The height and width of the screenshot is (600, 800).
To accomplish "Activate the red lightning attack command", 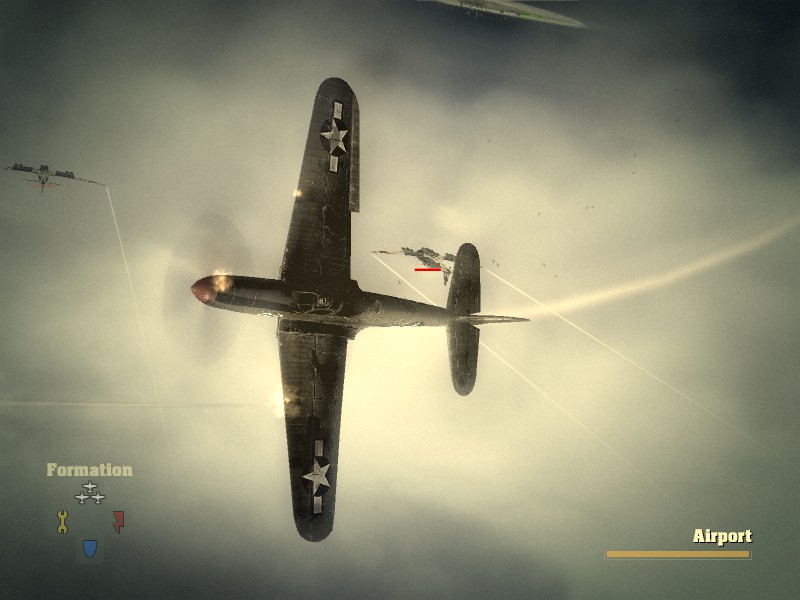I will click(x=118, y=521).
